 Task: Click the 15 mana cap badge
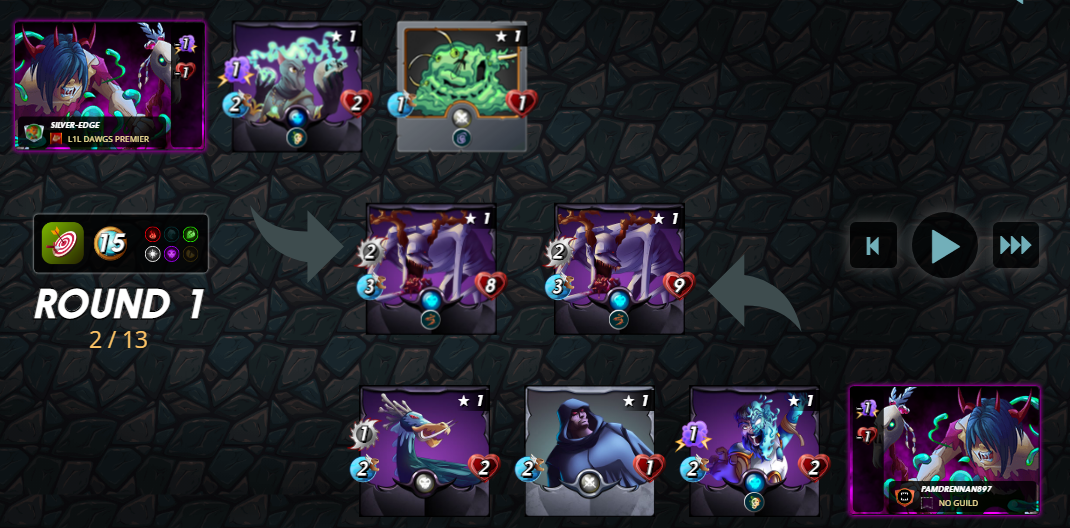(x=110, y=243)
